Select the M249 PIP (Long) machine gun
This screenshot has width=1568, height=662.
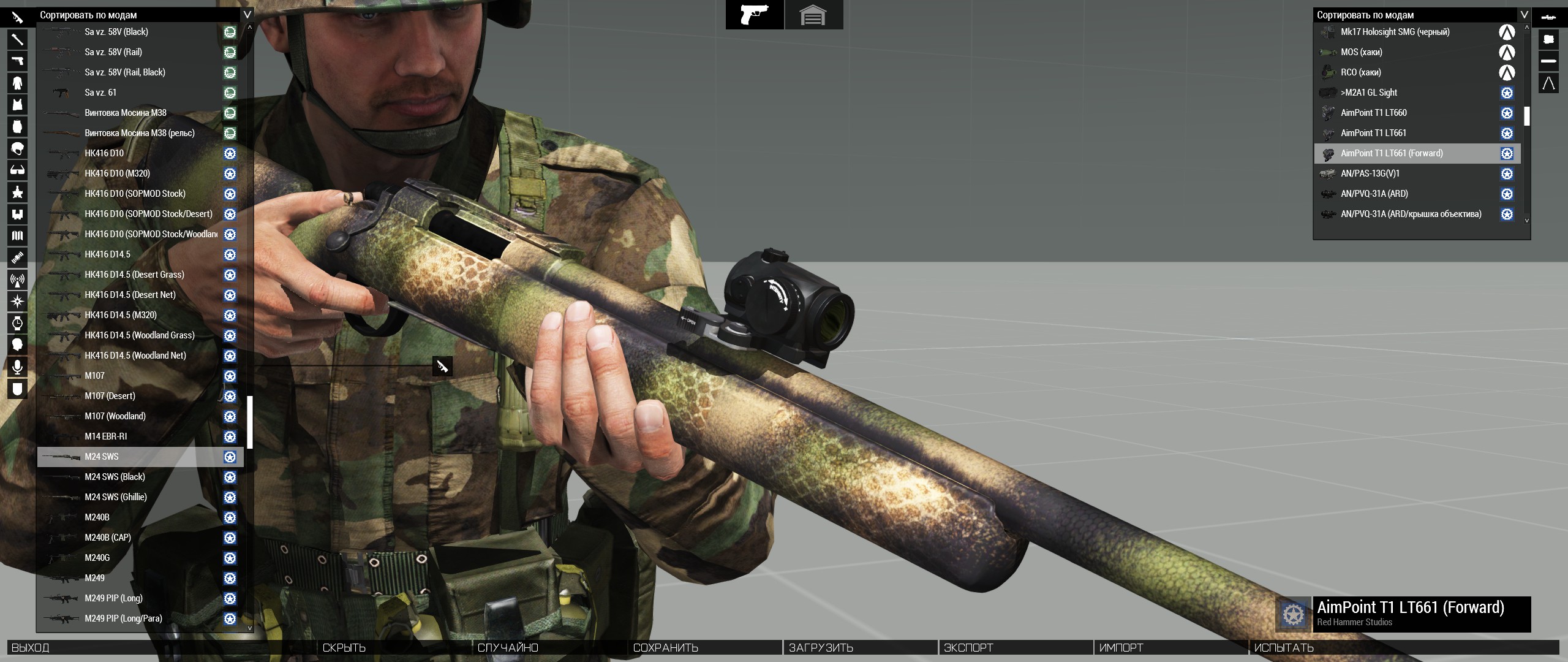[x=113, y=598]
